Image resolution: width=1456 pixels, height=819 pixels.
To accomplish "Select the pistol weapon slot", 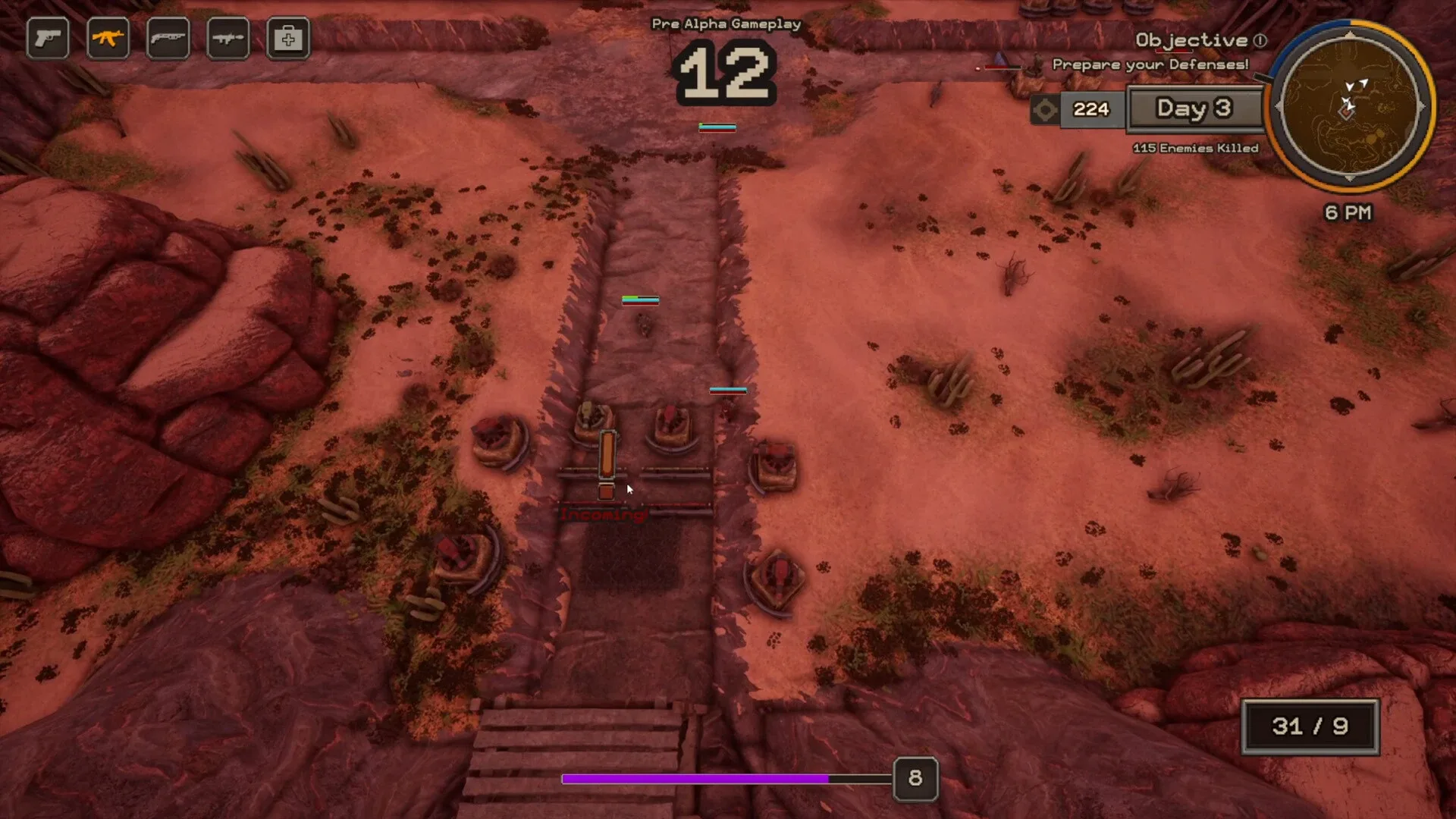I will pyautogui.click(x=47, y=38).
